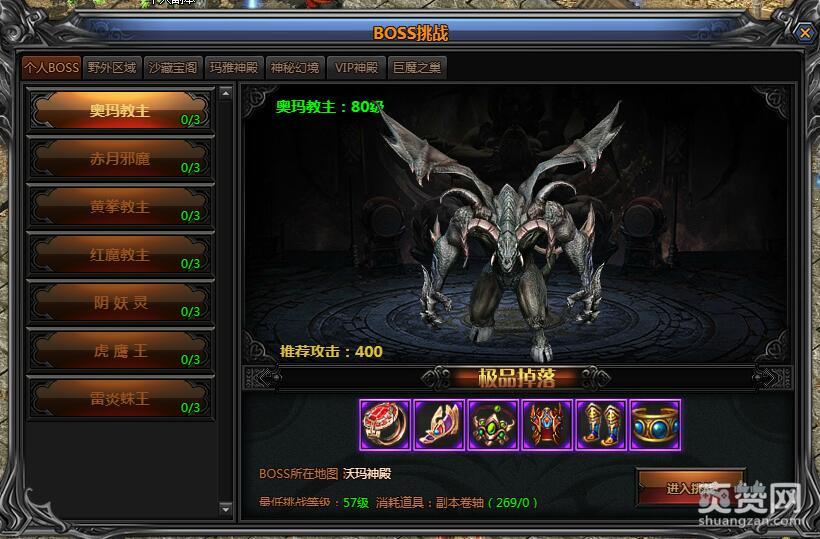This screenshot has height=539, width=820.
Task: View the blue boots drop icon
Action: 601,425
